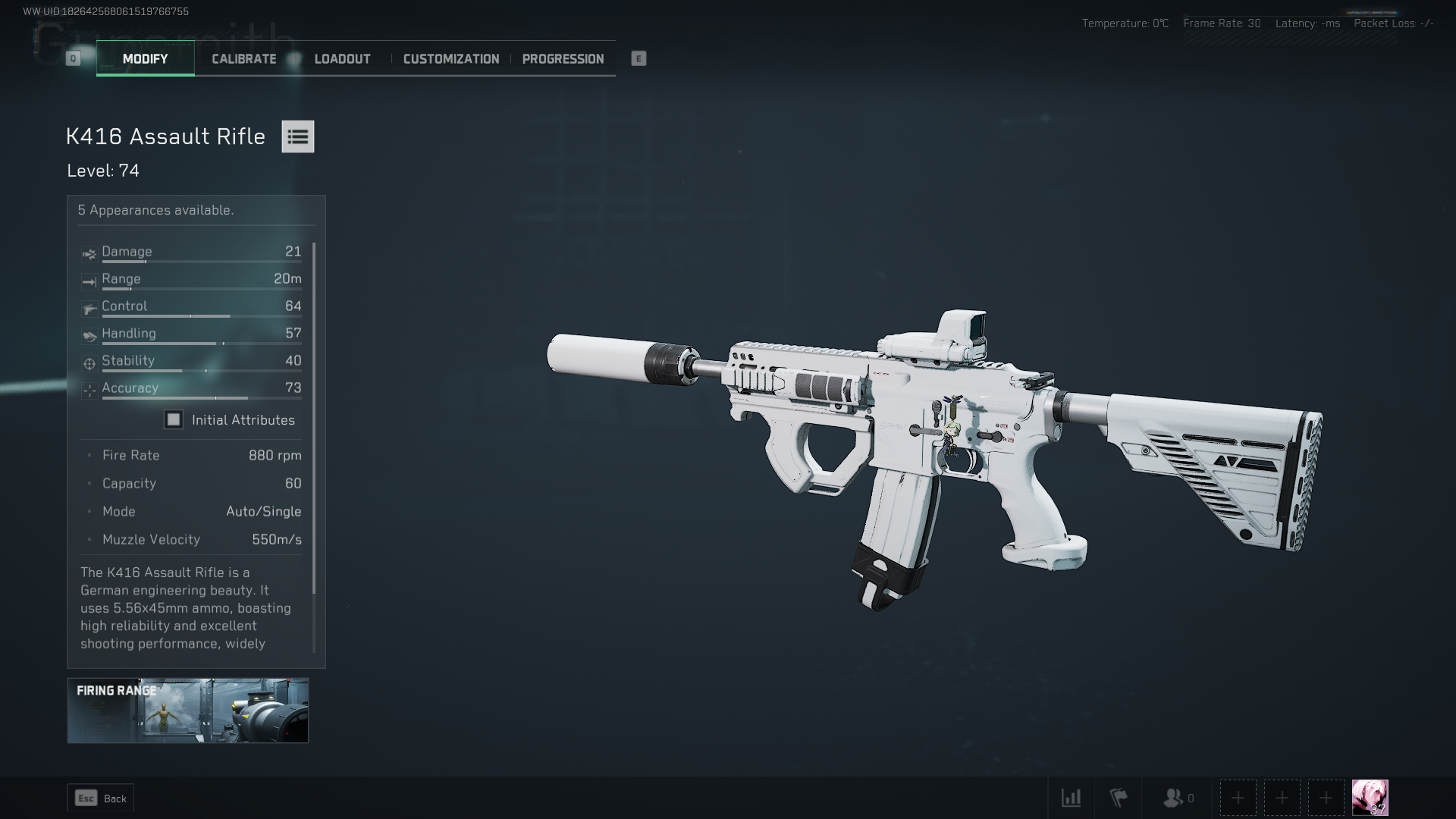Open the statistics chart icon bottom right

1072,798
